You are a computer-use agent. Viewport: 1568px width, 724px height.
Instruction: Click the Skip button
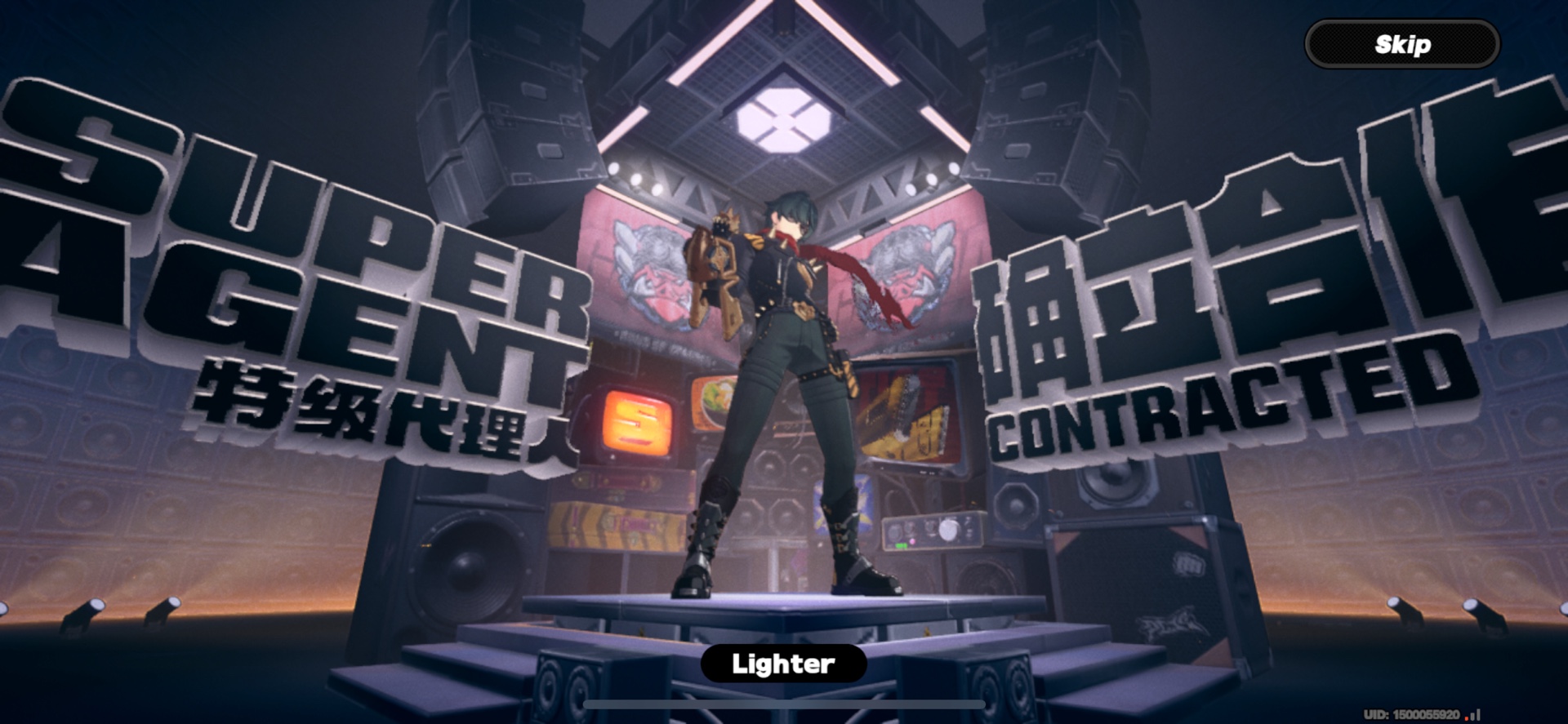(x=1401, y=45)
